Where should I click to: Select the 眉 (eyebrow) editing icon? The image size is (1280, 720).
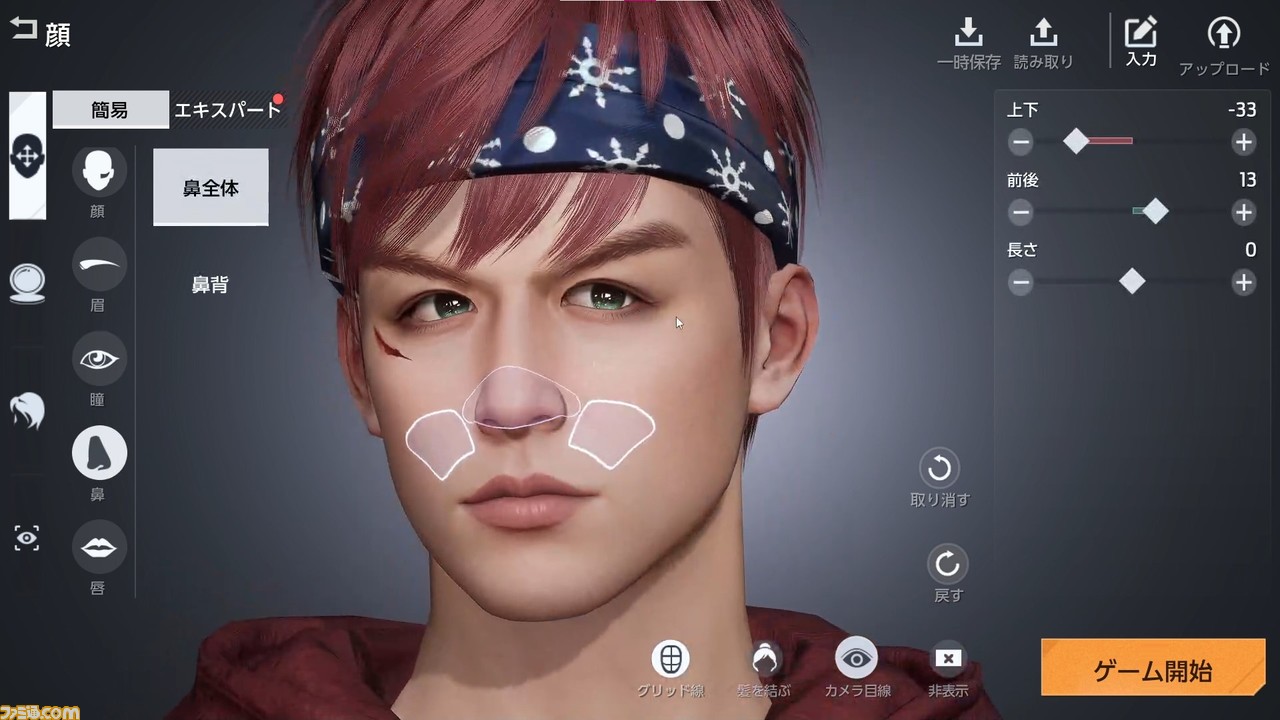[97, 264]
